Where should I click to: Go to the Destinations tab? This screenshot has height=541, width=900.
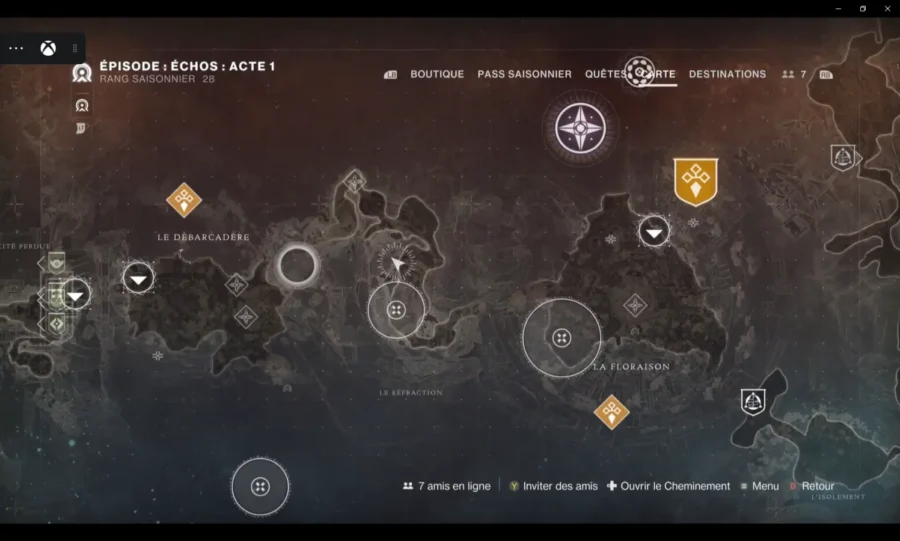coord(727,74)
